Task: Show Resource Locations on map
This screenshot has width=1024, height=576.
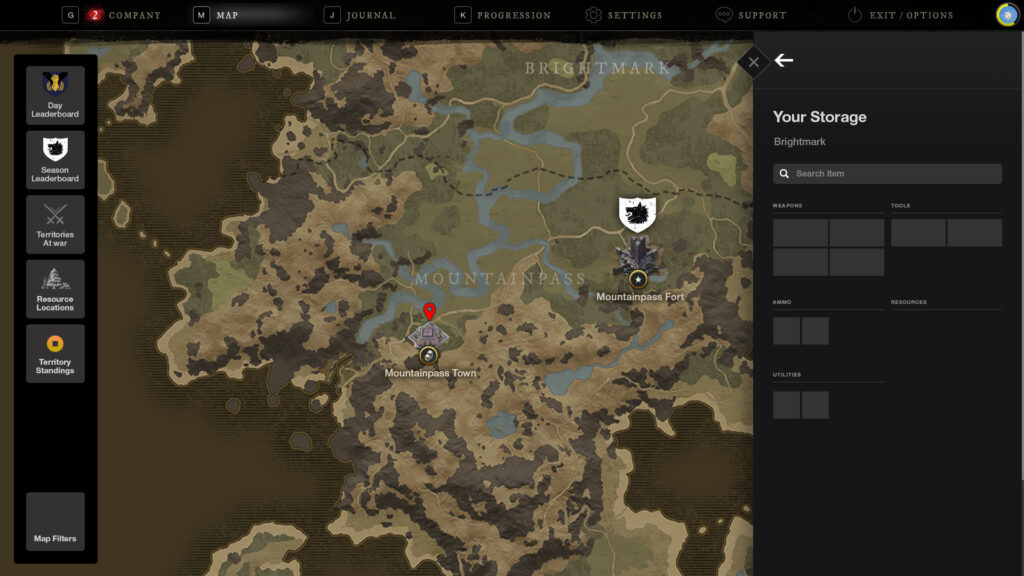Action: [x=55, y=289]
